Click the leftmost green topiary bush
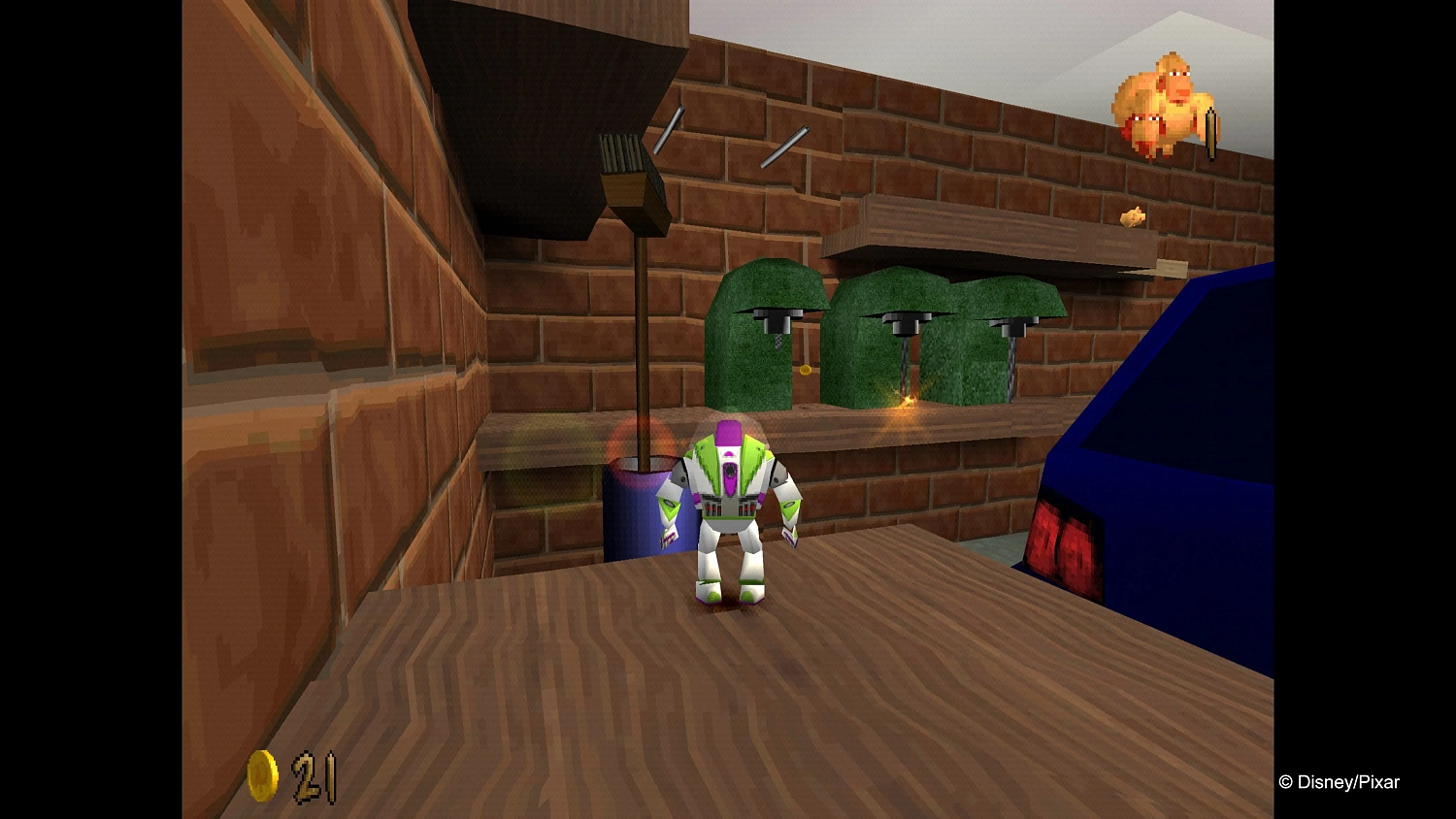This screenshot has height=819, width=1456. 762,330
